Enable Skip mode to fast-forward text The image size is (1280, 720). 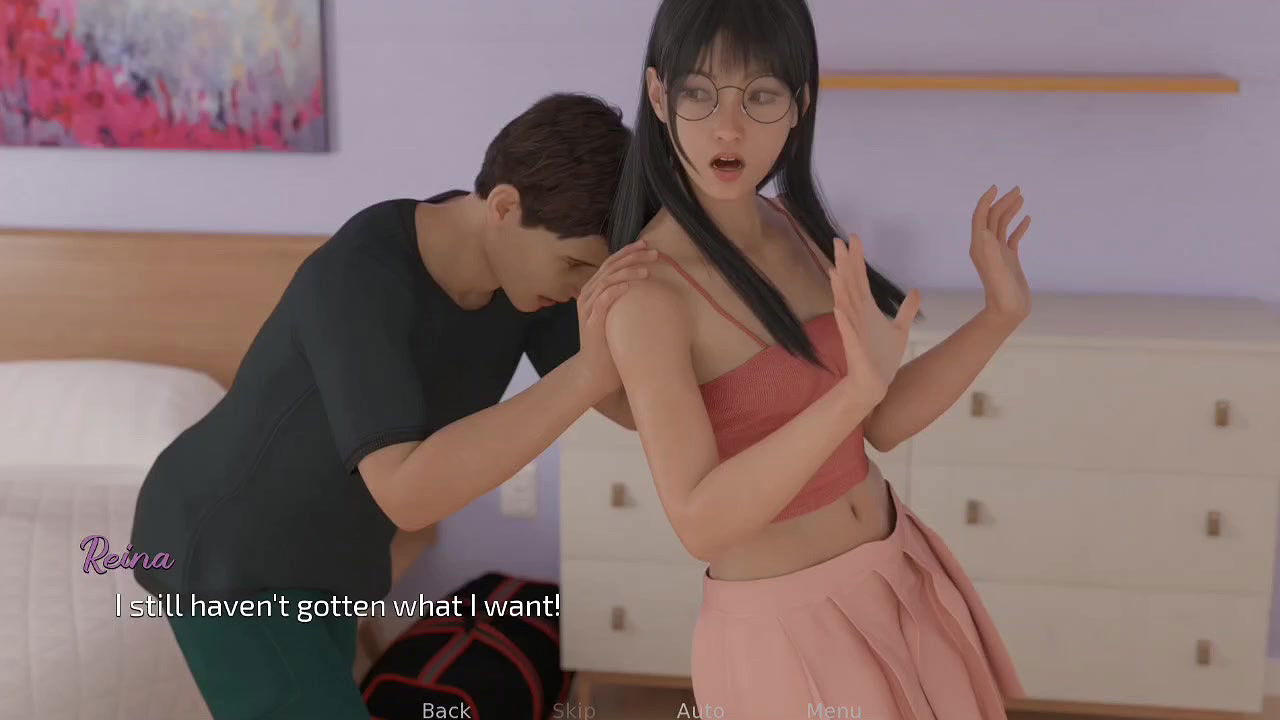pyautogui.click(x=573, y=710)
